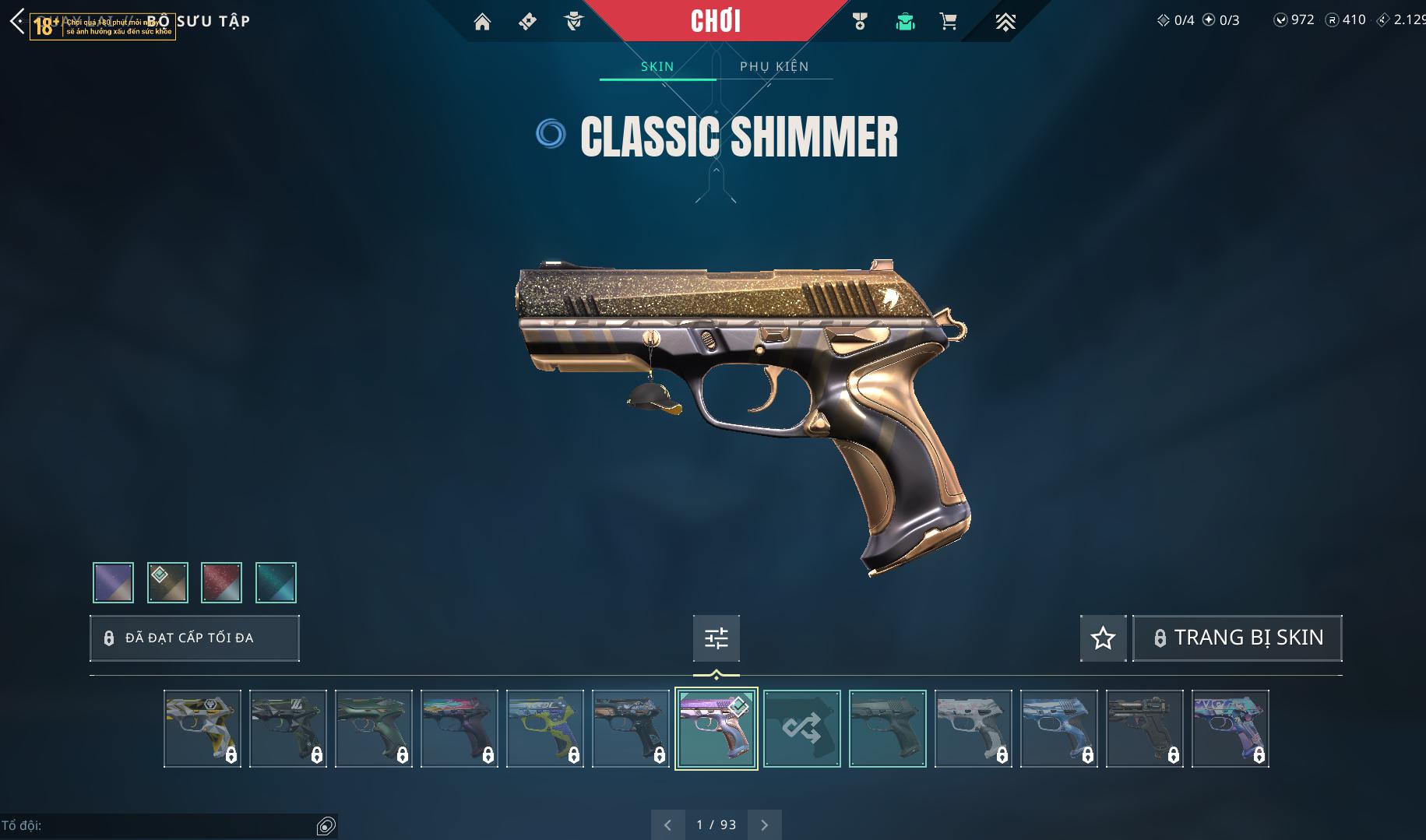The width and height of the screenshot is (1426, 840).
Task: Open the store shopping cart icon
Action: tap(949, 22)
